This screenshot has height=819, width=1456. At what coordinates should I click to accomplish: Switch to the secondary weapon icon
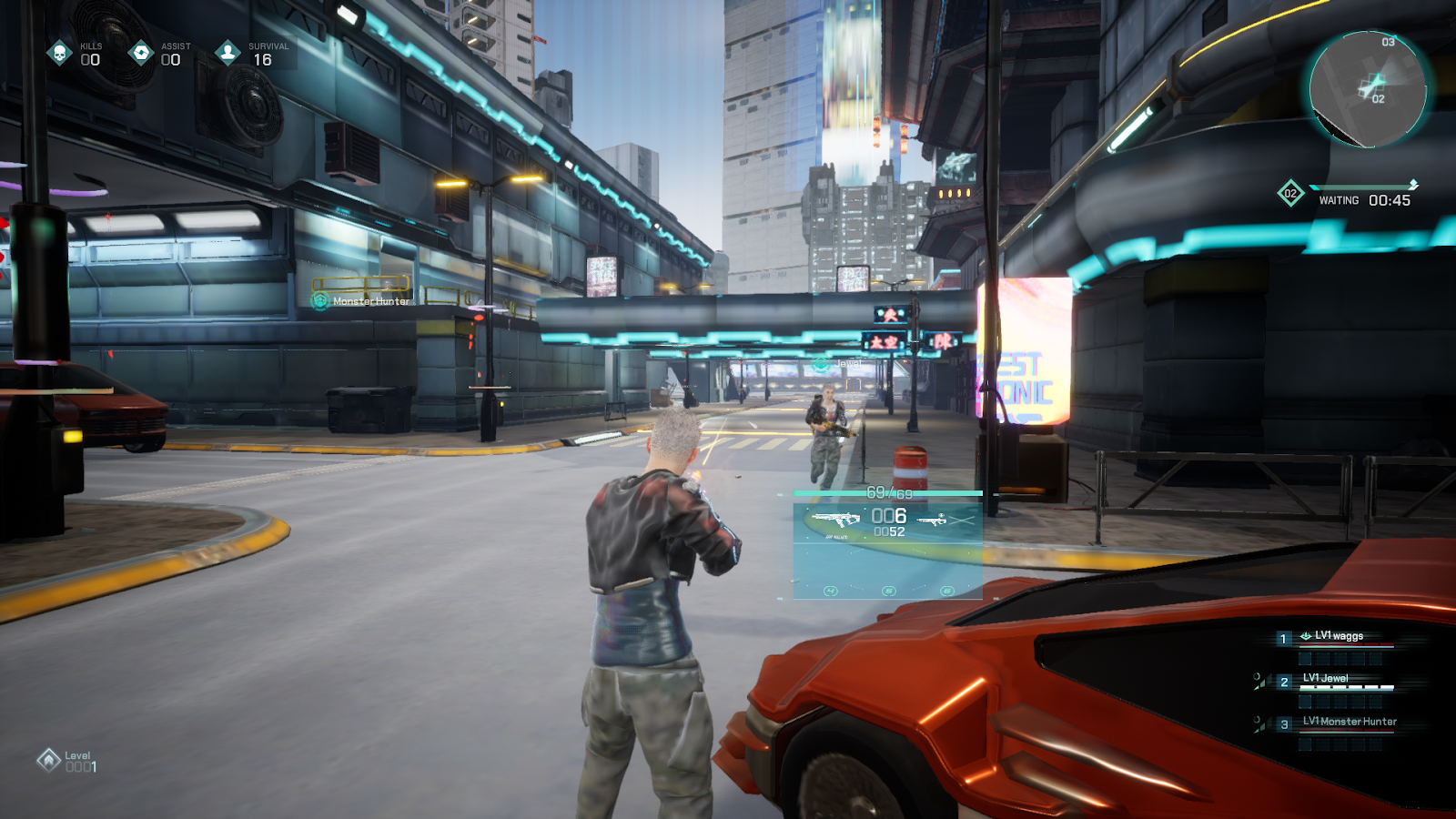tap(933, 520)
